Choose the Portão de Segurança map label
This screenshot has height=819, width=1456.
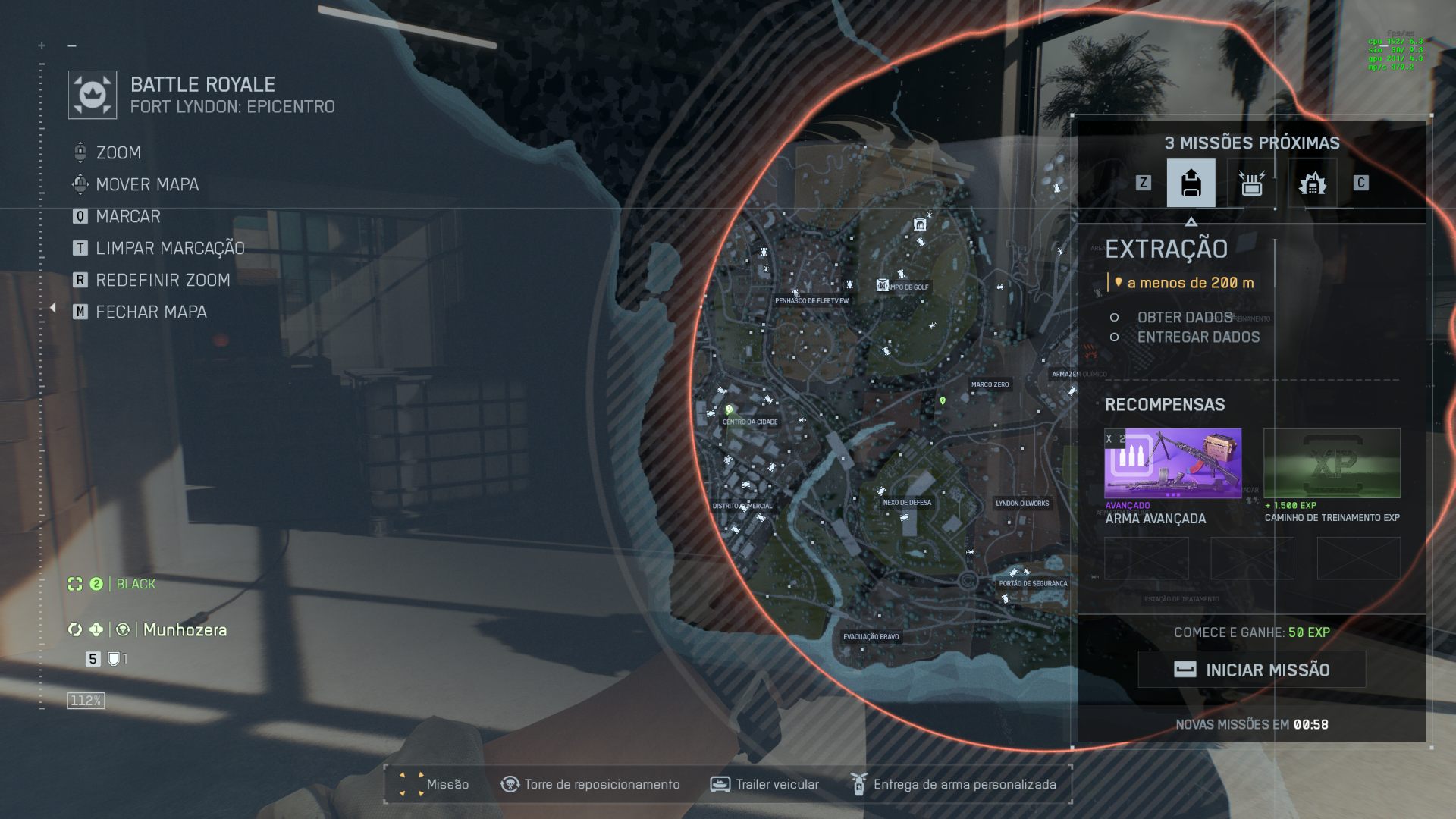click(1033, 583)
